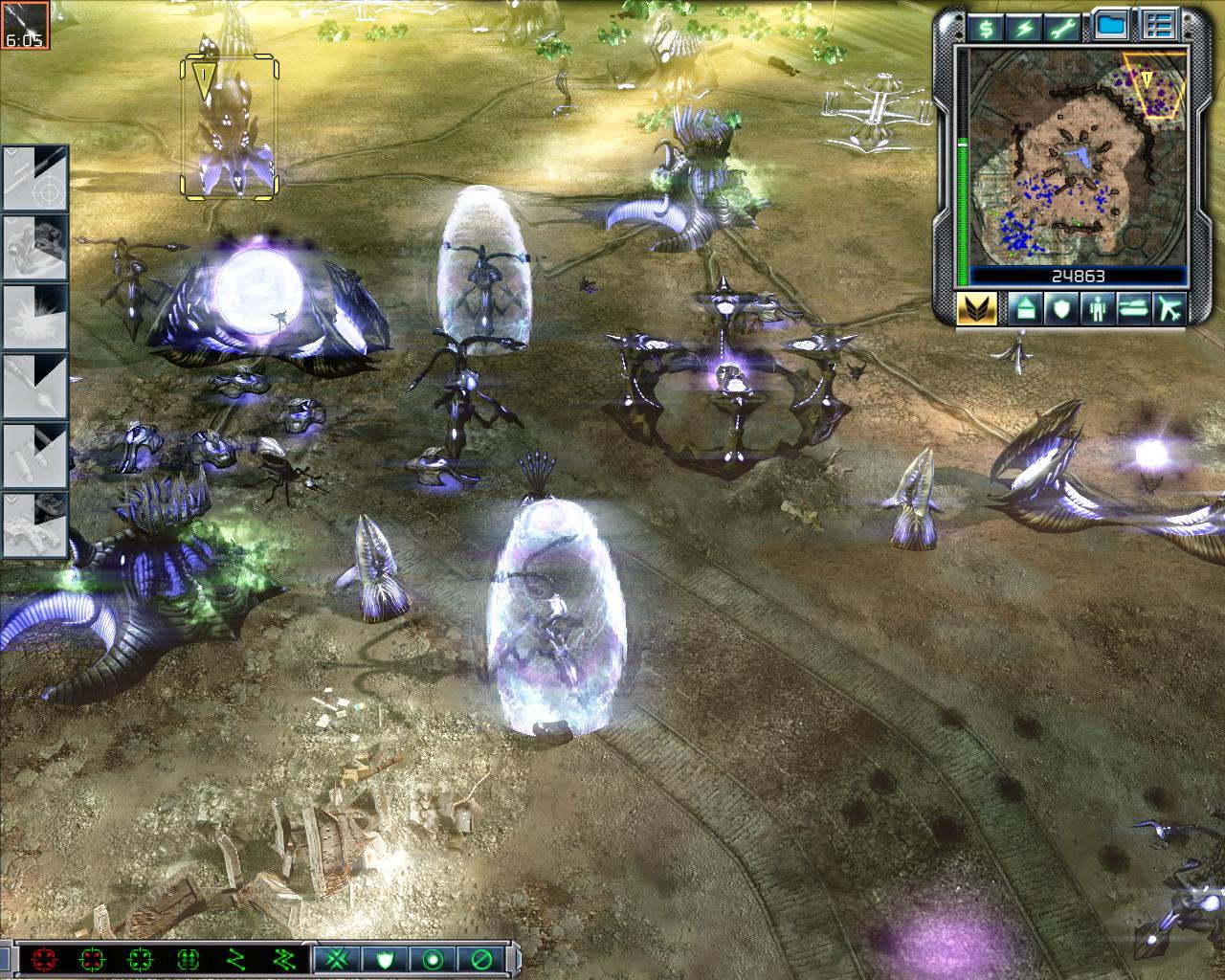
Task: Open the list-style options button
Action: [1160, 27]
